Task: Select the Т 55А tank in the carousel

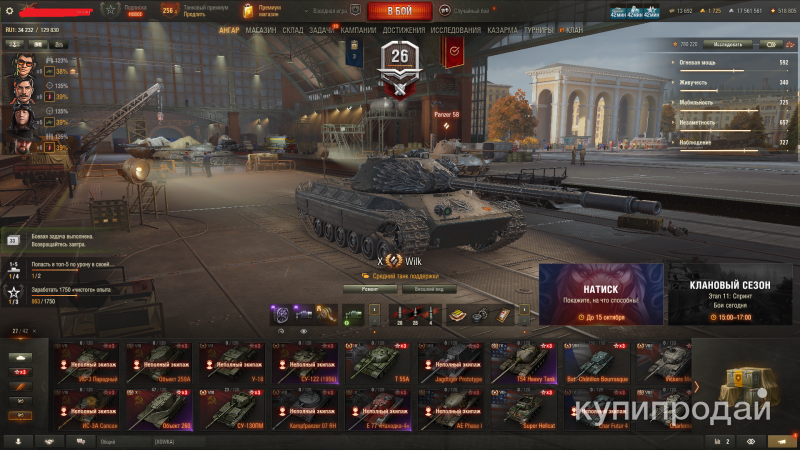Action: coord(376,363)
